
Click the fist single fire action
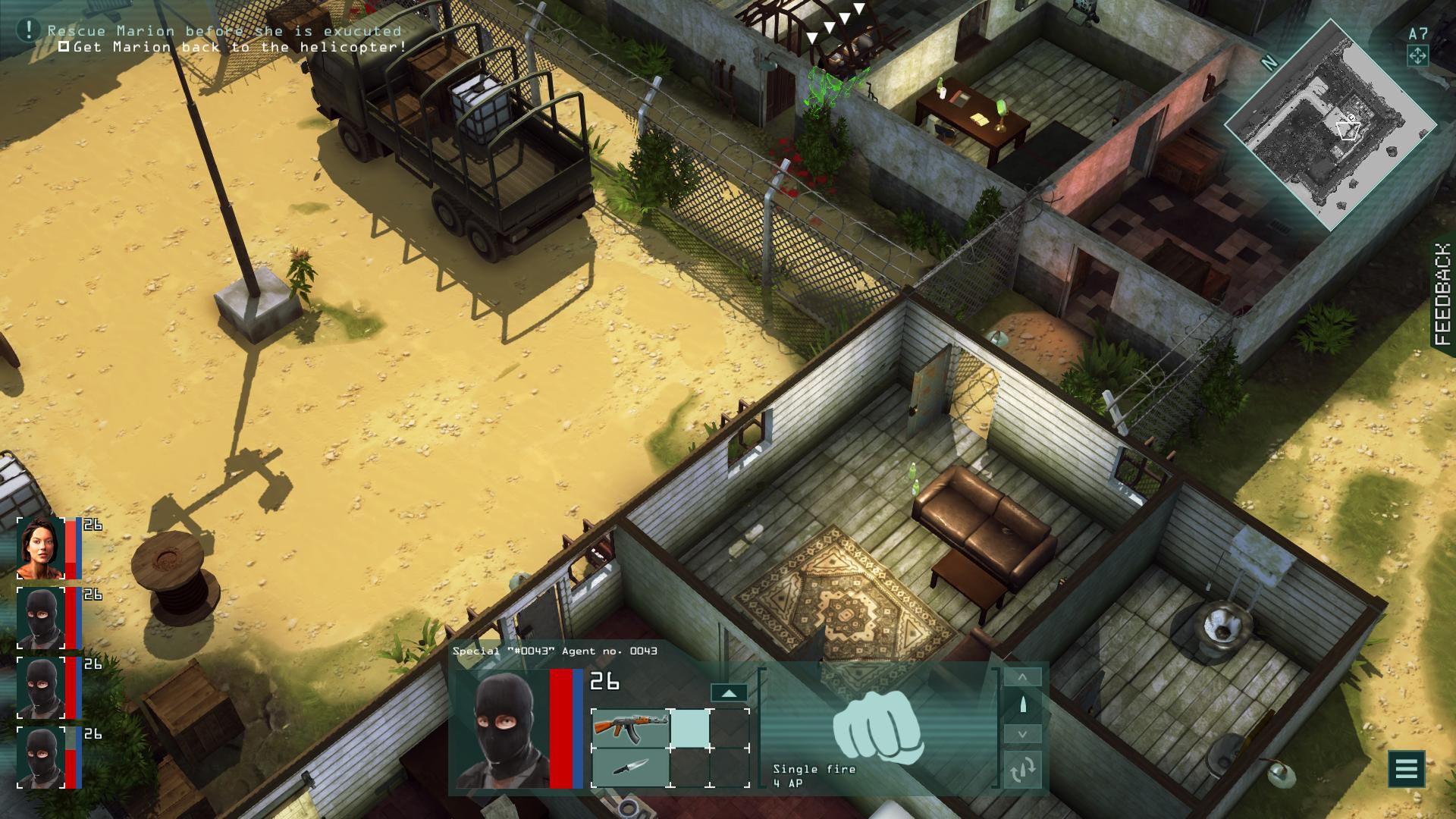[878, 726]
